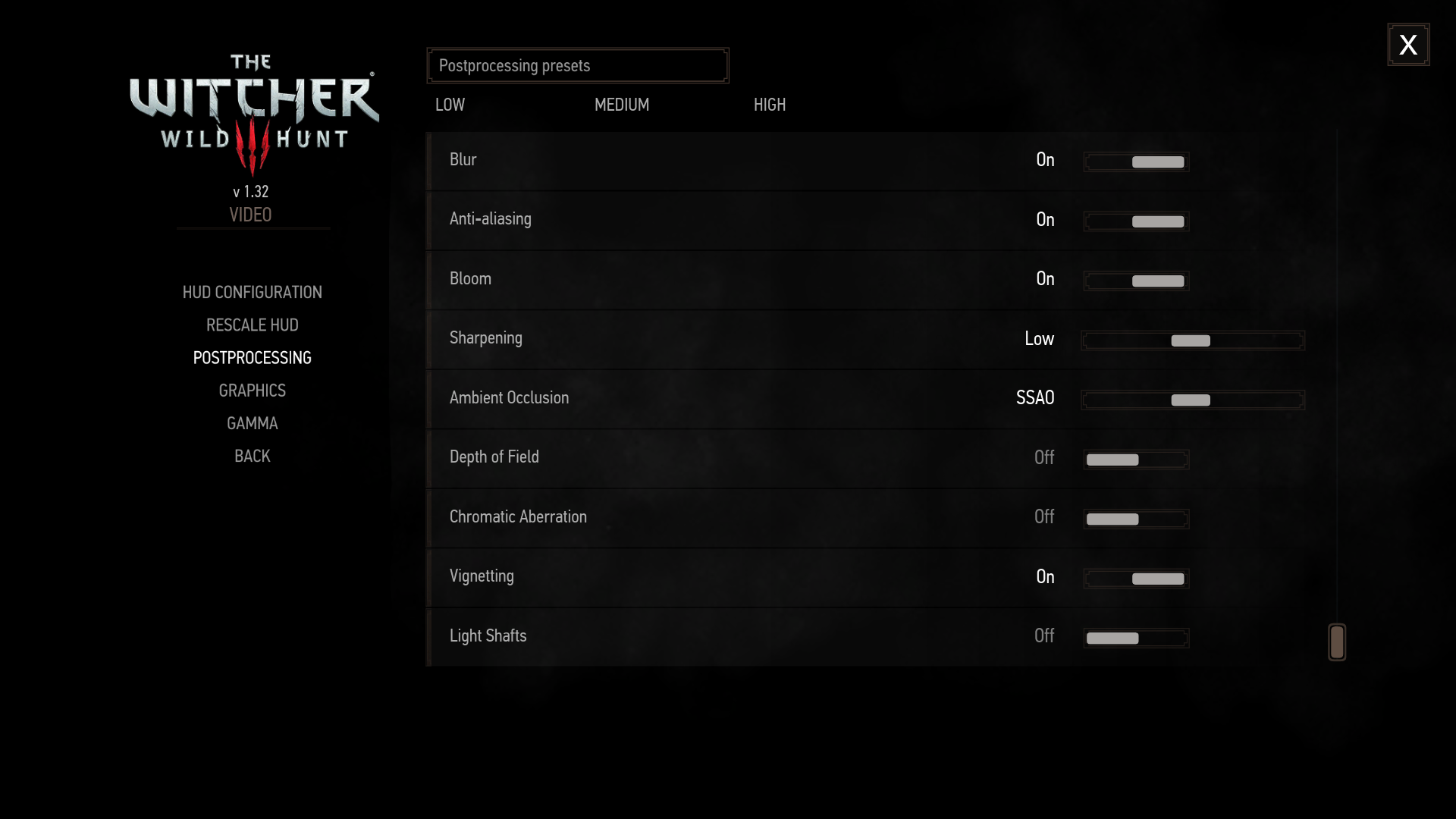The image size is (1456, 819).
Task: Open HUD Configuration menu
Action: (252, 293)
